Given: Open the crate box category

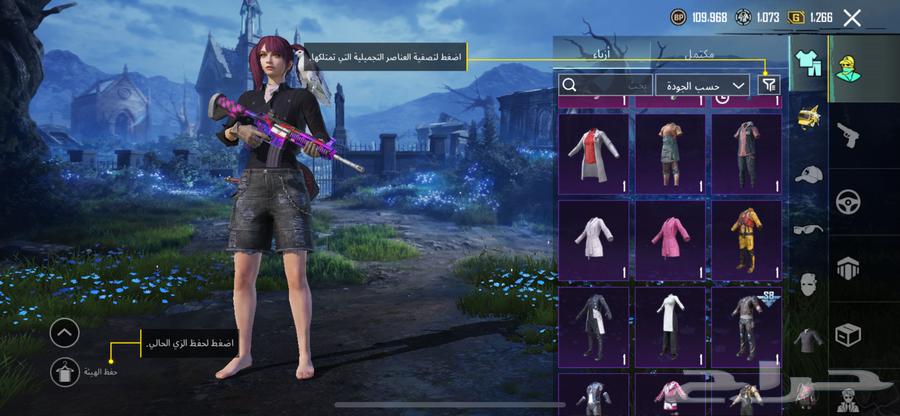Looking at the screenshot, I should click(x=849, y=335).
